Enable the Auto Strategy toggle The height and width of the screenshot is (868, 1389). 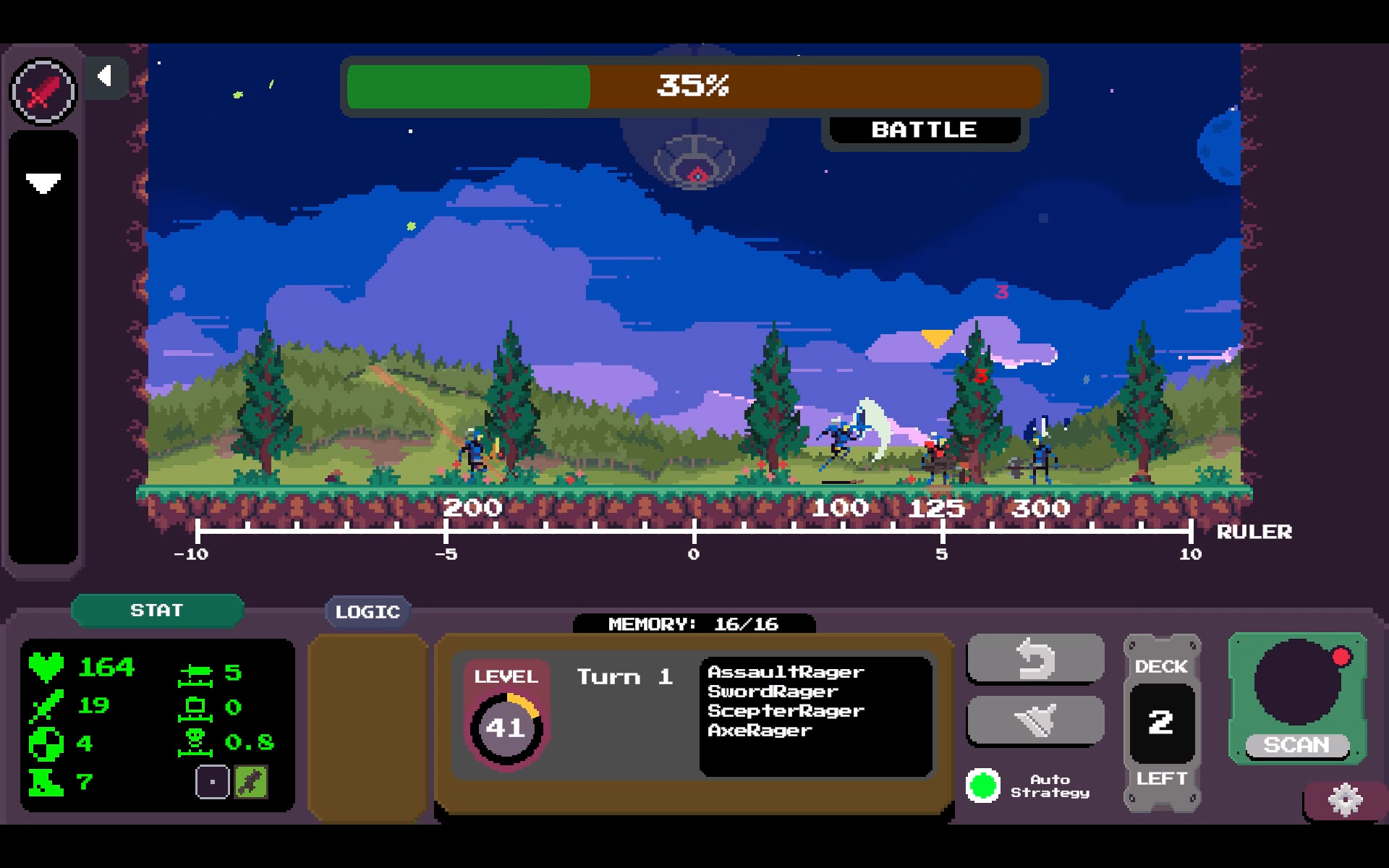[984, 786]
